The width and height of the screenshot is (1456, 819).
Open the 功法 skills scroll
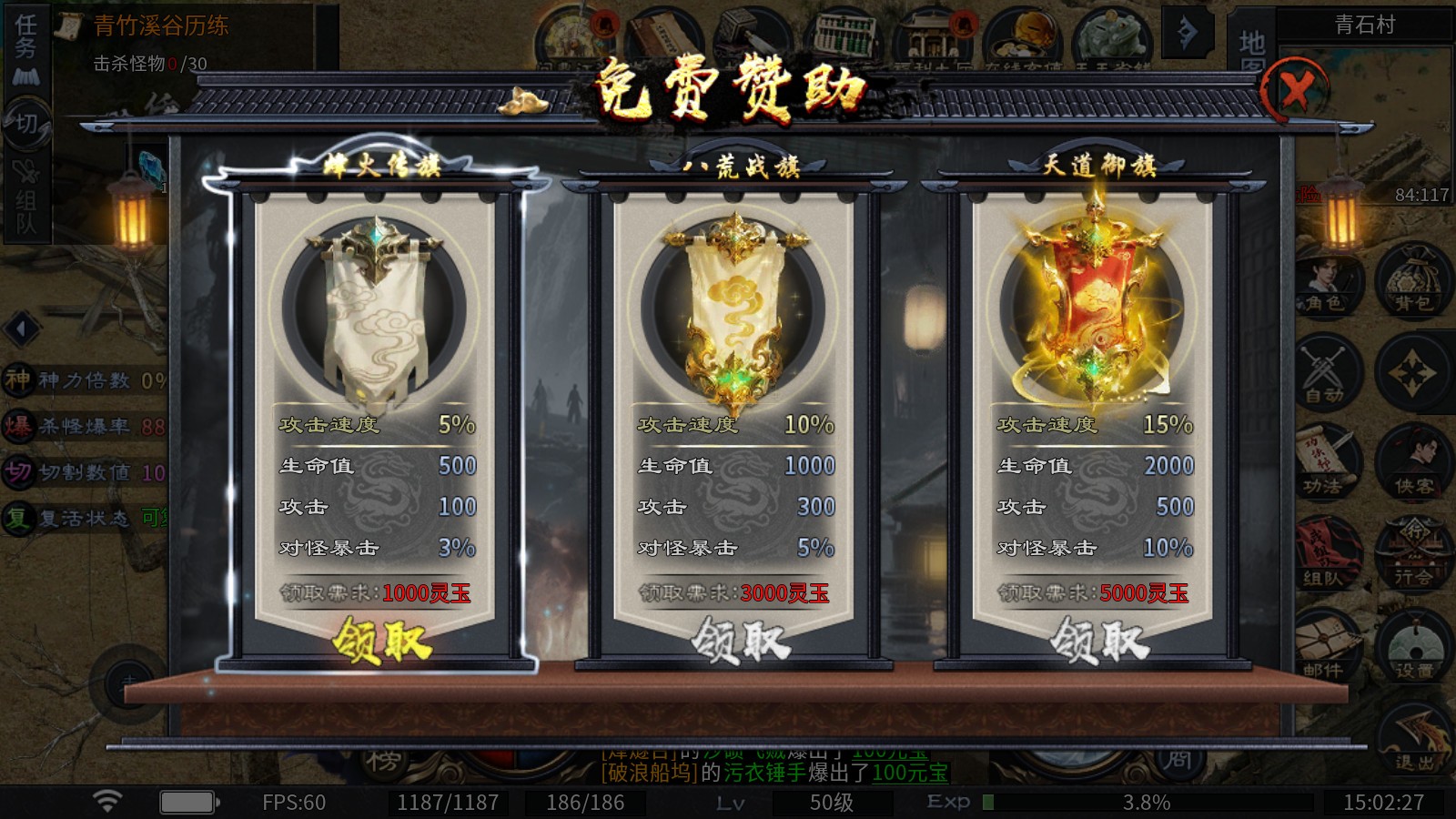point(1325,464)
